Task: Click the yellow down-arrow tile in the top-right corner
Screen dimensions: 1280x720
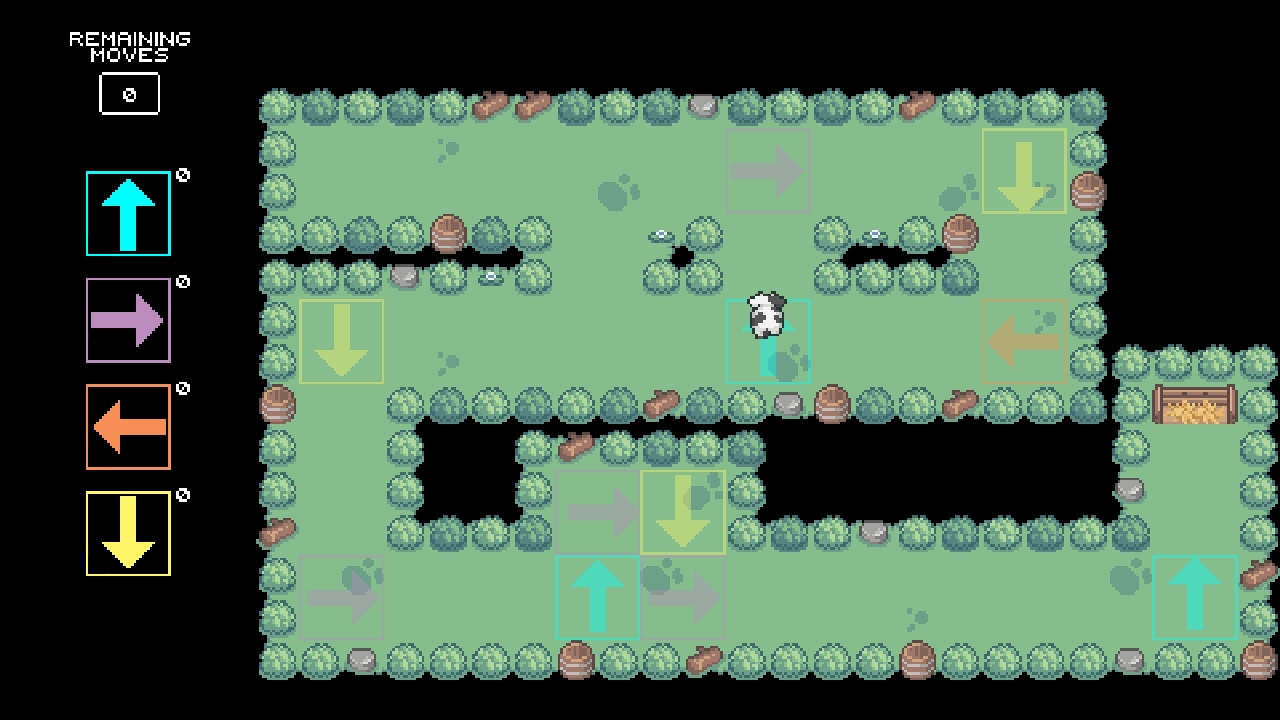Action: (1024, 170)
